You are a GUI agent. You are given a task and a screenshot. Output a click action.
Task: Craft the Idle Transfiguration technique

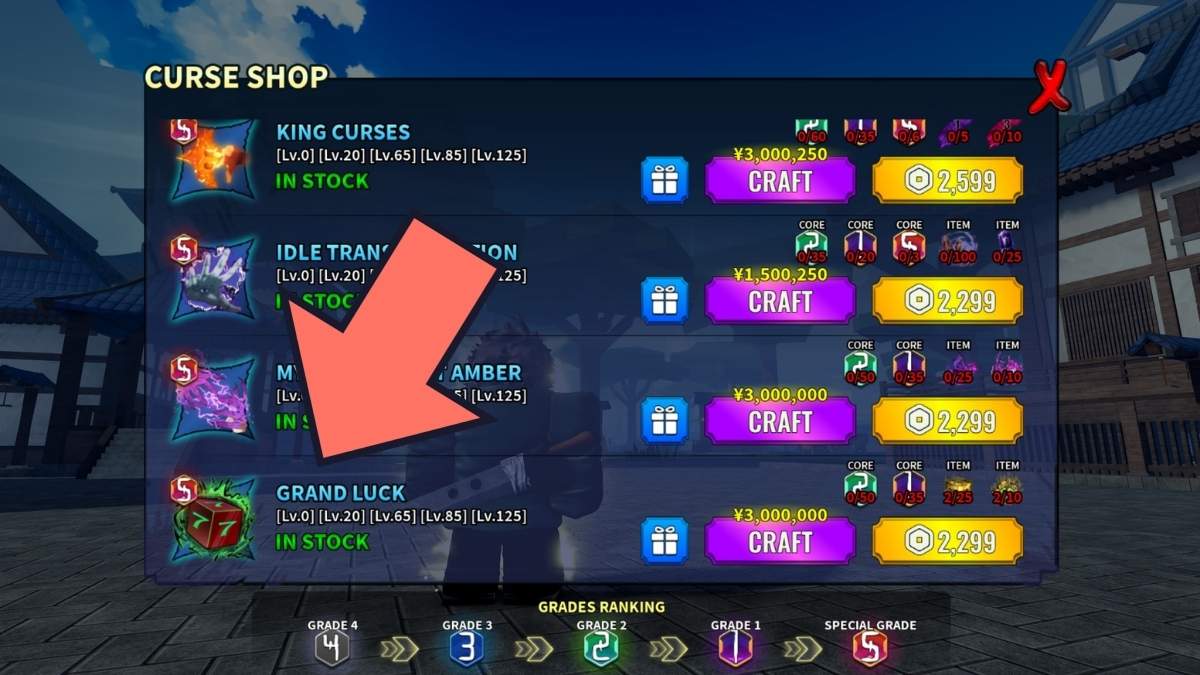[x=780, y=301]
